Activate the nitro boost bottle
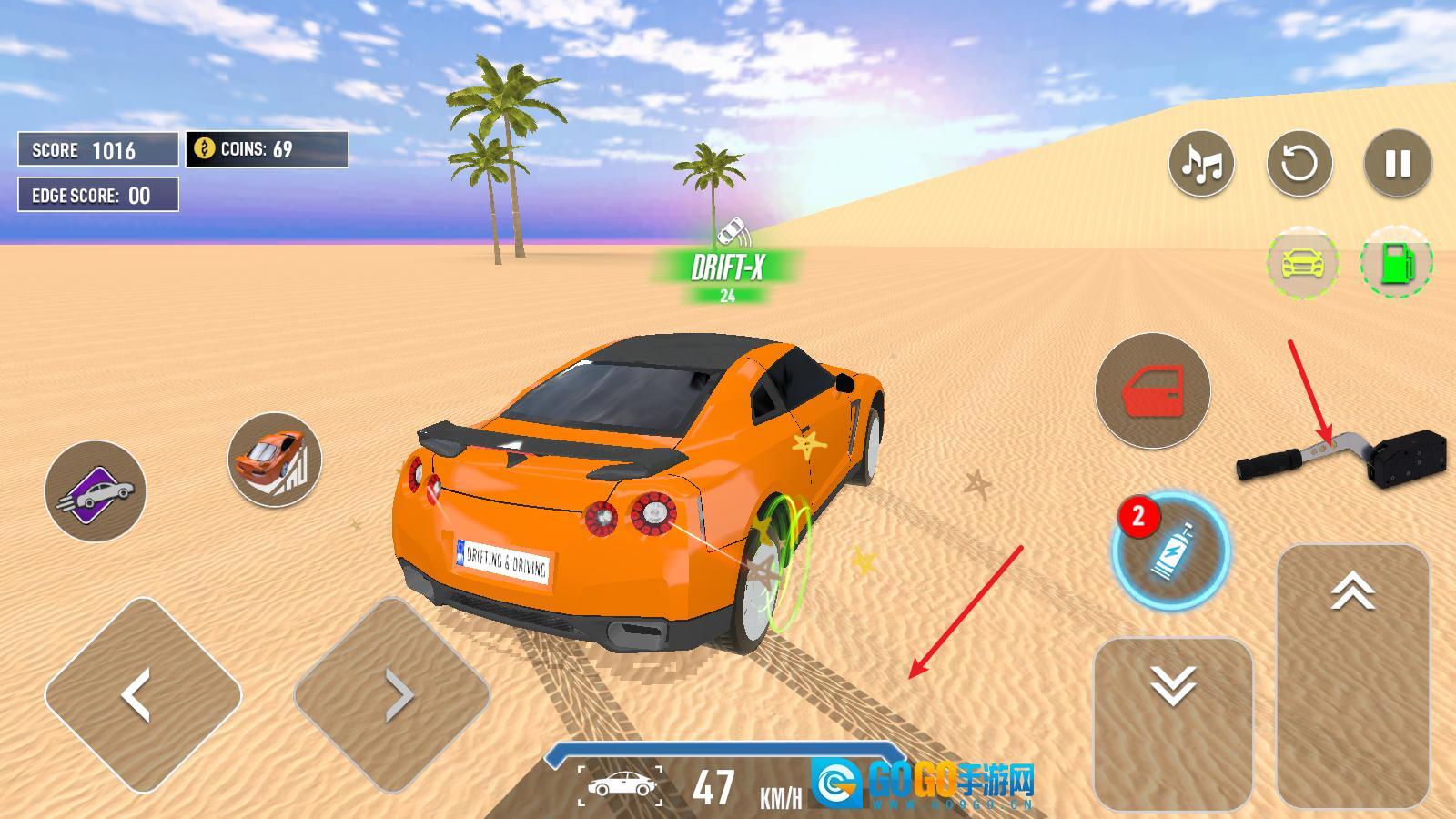Image resolution: width=1456 pixels, height=819 pixels. [x=1170, y=551]
